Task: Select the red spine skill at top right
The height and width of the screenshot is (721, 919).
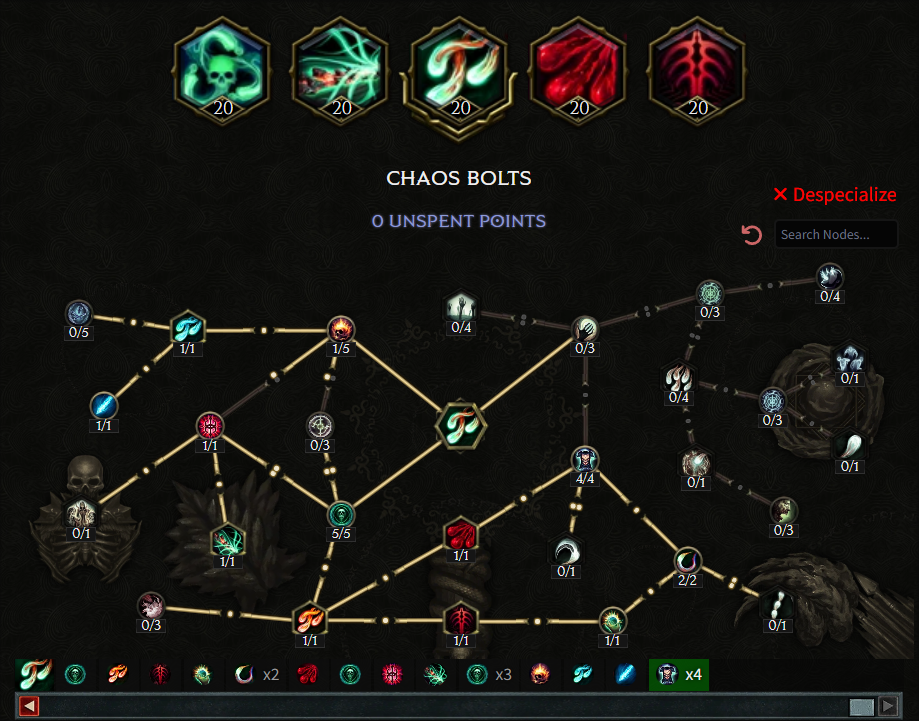Action: pos(698,66)
